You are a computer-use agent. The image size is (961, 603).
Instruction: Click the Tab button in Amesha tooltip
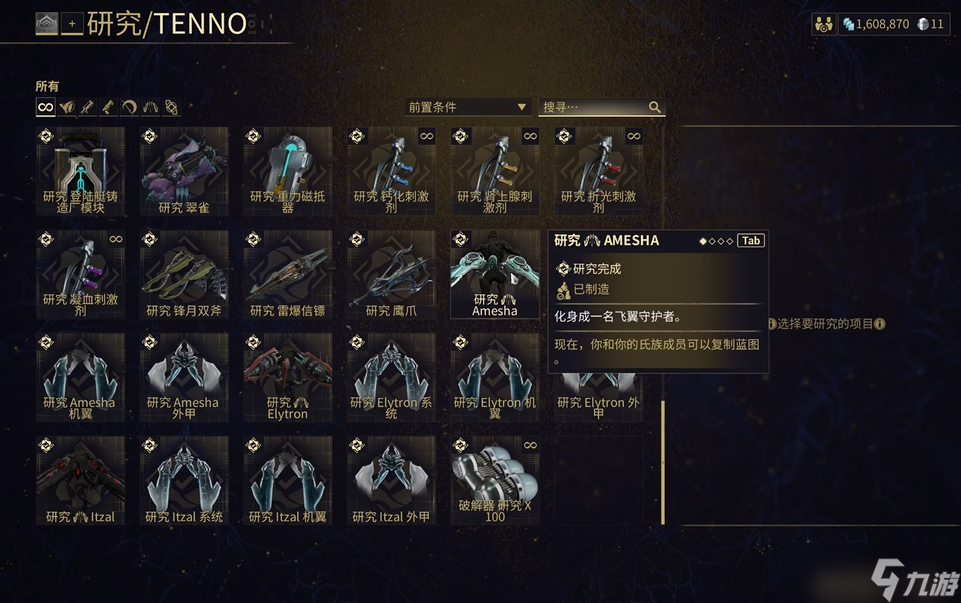(751, 241)
